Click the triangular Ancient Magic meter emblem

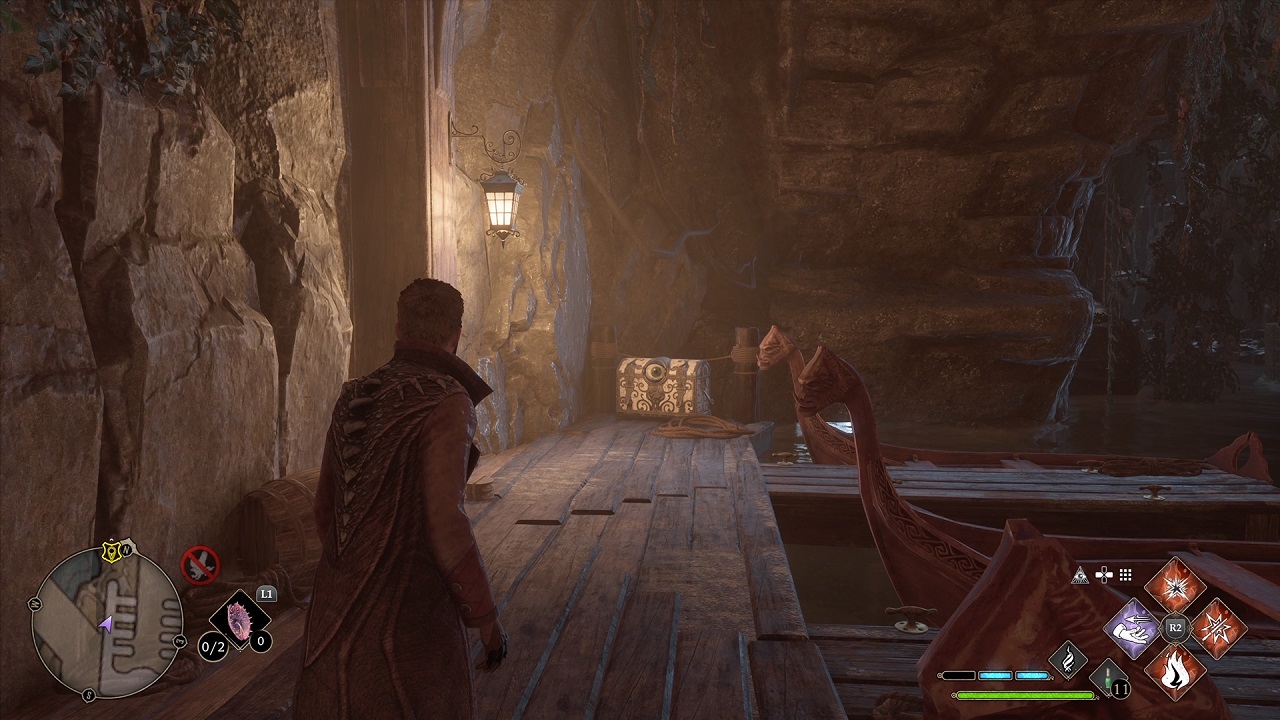[1079, 576]
